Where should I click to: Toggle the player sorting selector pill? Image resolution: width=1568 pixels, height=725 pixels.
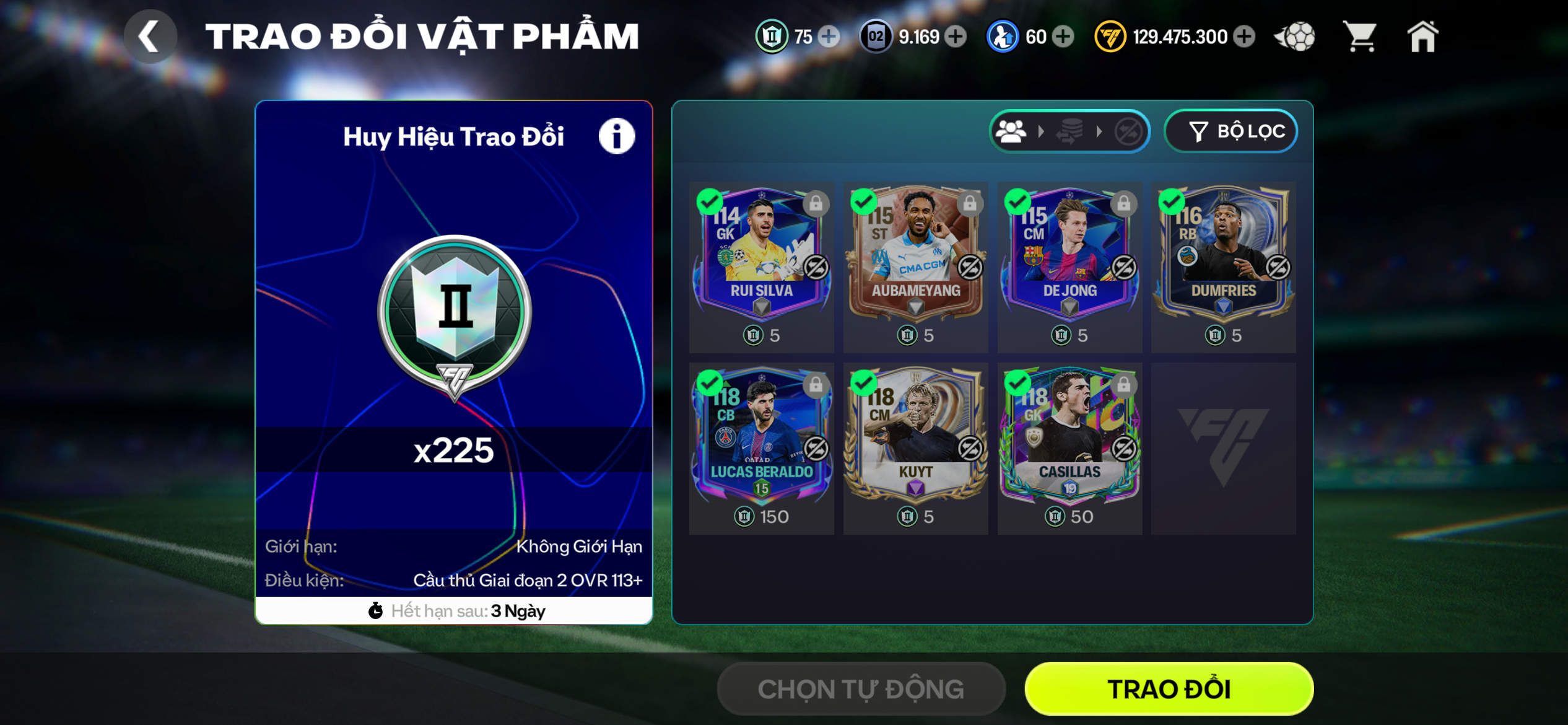[1069, 131]
